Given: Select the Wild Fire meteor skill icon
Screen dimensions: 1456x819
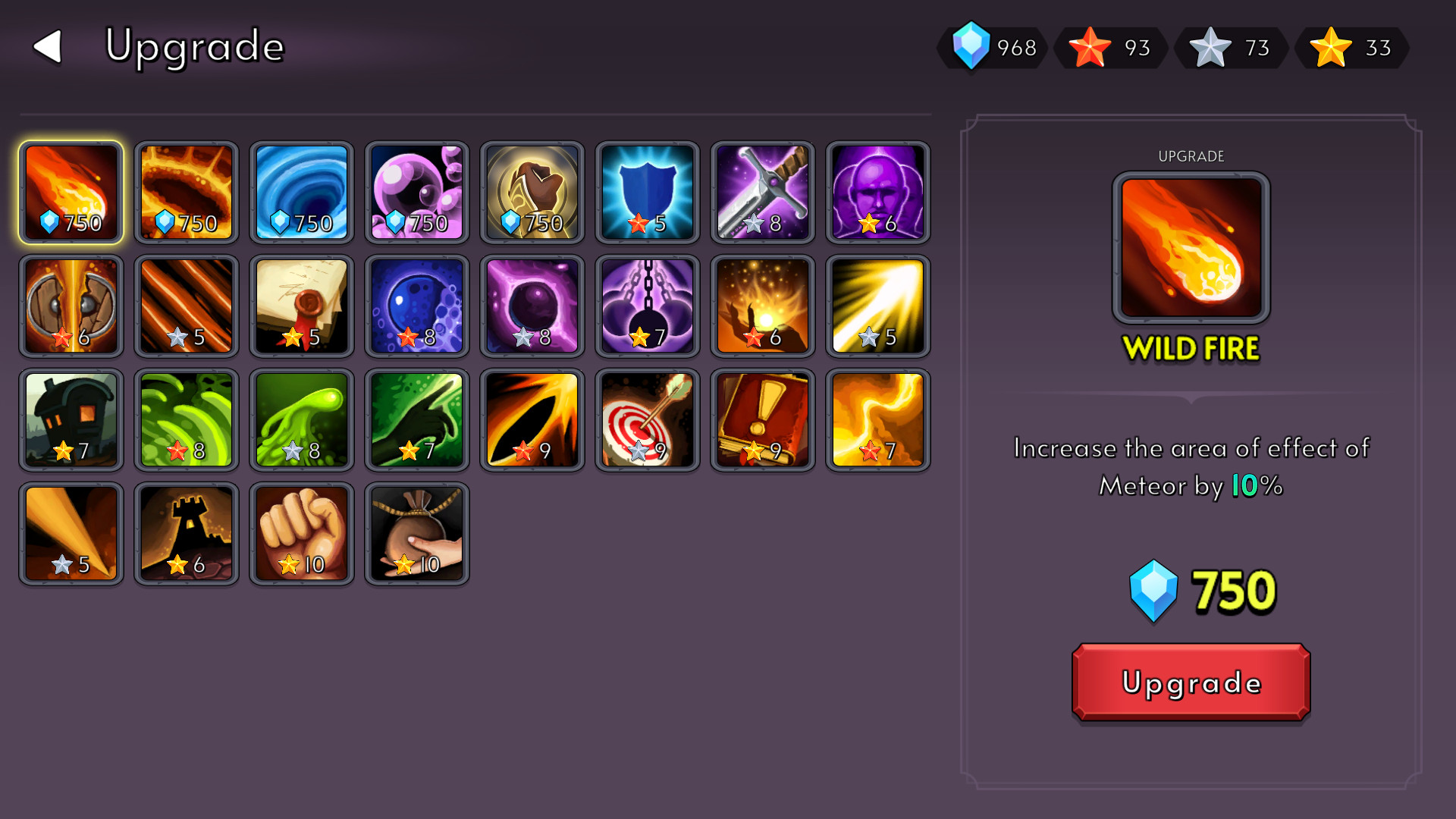Looking at the screenshot, I should (x=71, y=191).
